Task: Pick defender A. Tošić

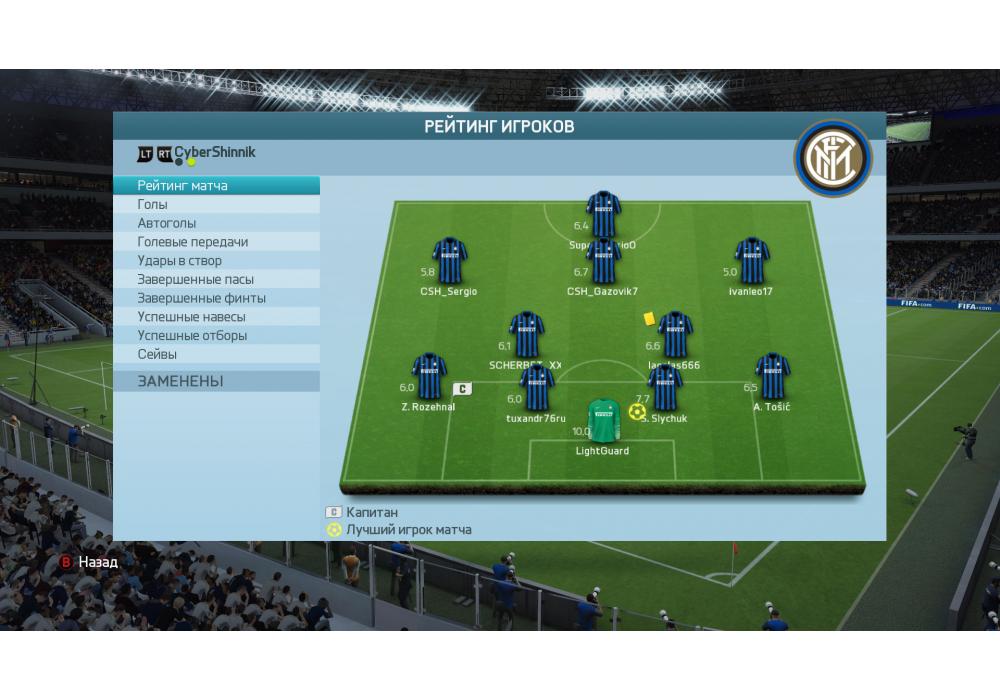Action: tap(771, 377)
